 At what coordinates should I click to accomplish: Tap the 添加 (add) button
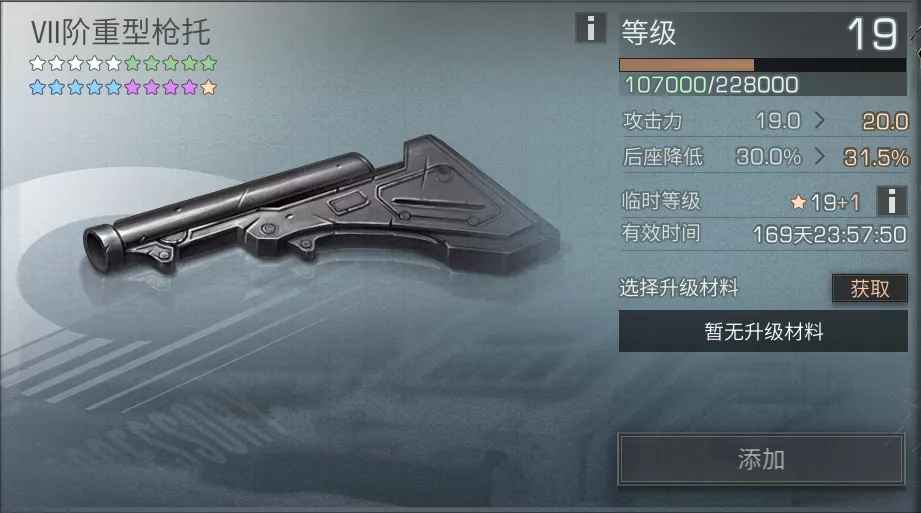(762, 460)
